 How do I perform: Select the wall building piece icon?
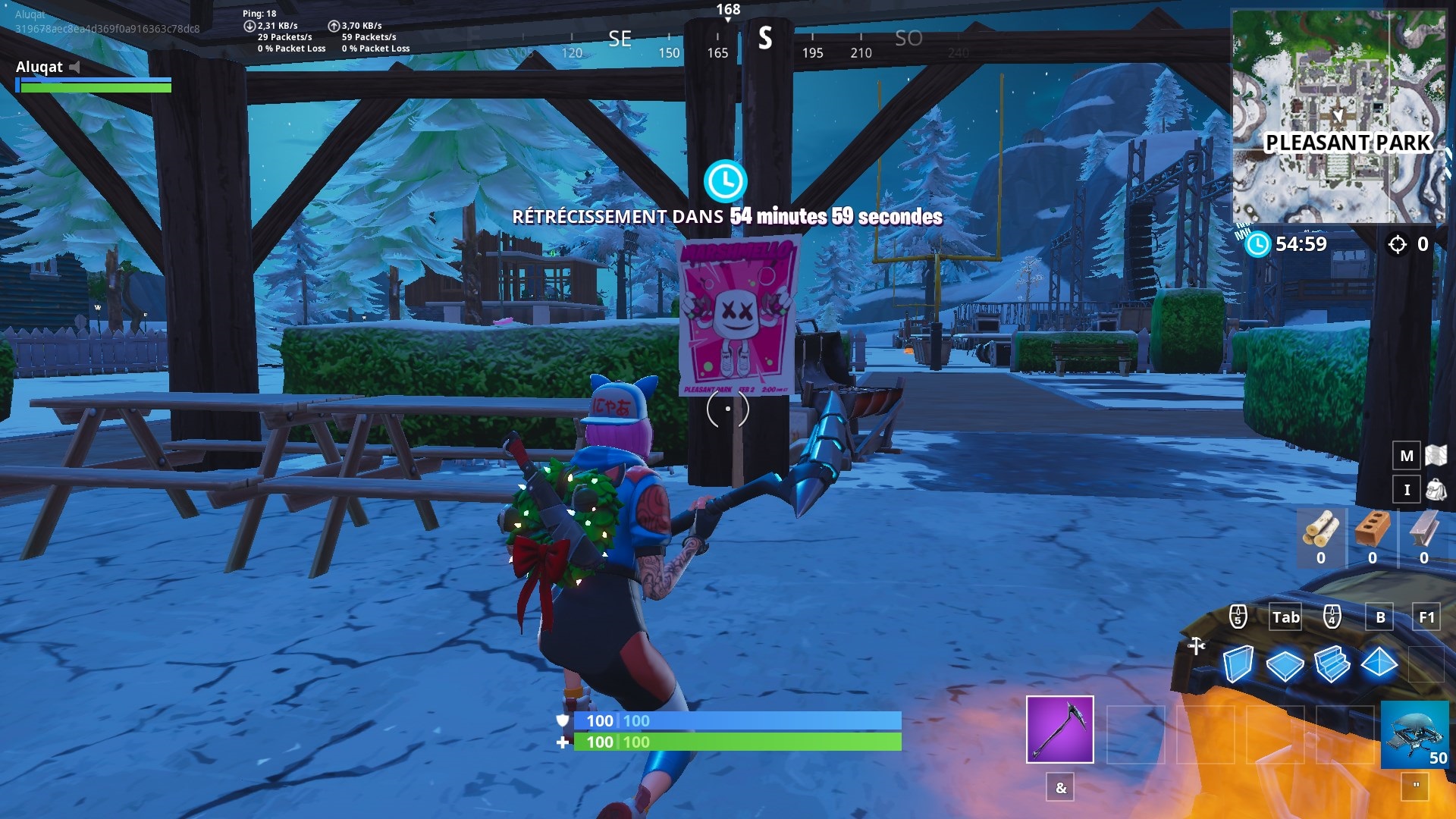(x=1238, y=663)
